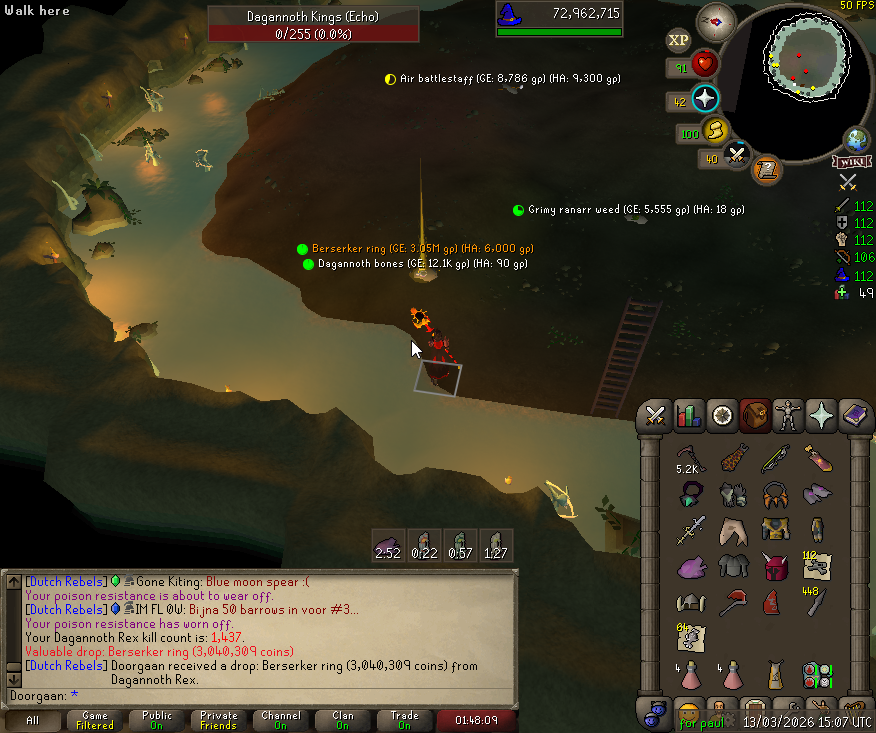Viewport: 876px width, 733px height.
Task: Select the red horned helm in inventory
Action: coord(775,568)
